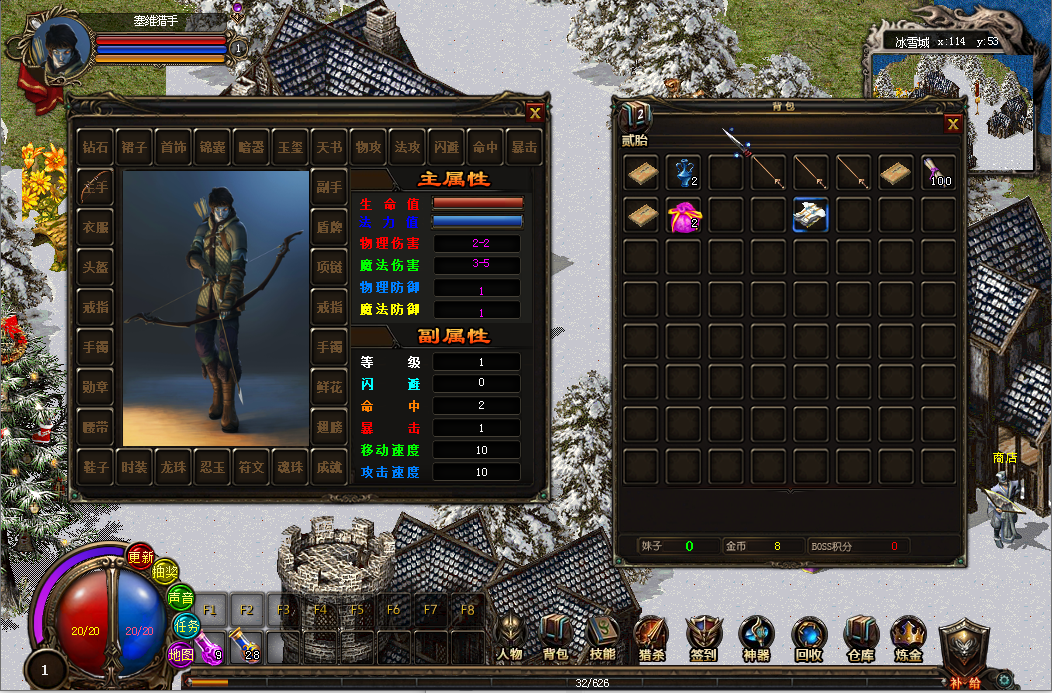The height and width of the screenshot is (693, 1052).
Task: Choose the 盾牌 shield equipment slot
Action: coord(329,226)
